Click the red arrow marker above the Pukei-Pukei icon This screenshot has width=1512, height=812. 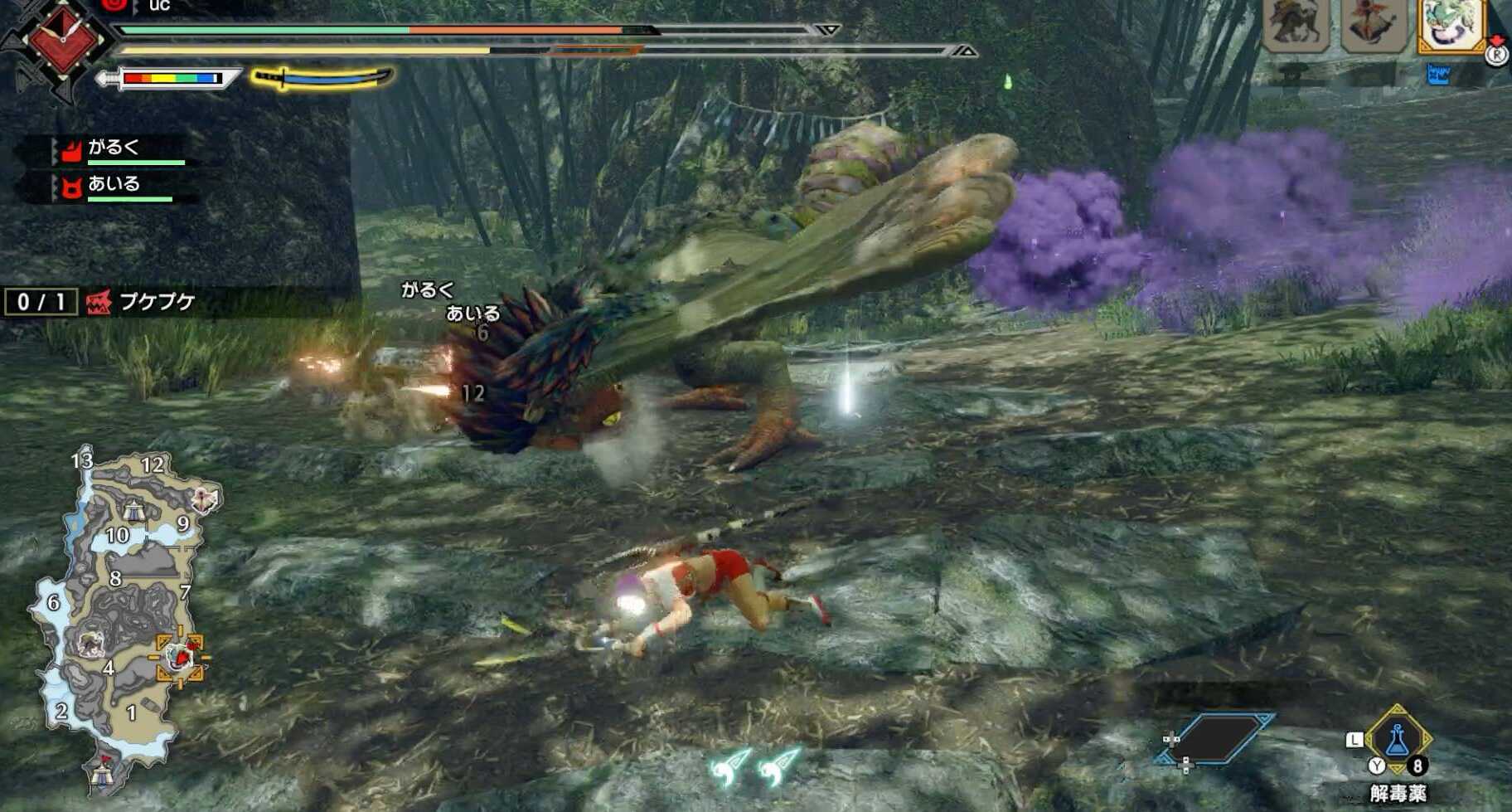1495,38
